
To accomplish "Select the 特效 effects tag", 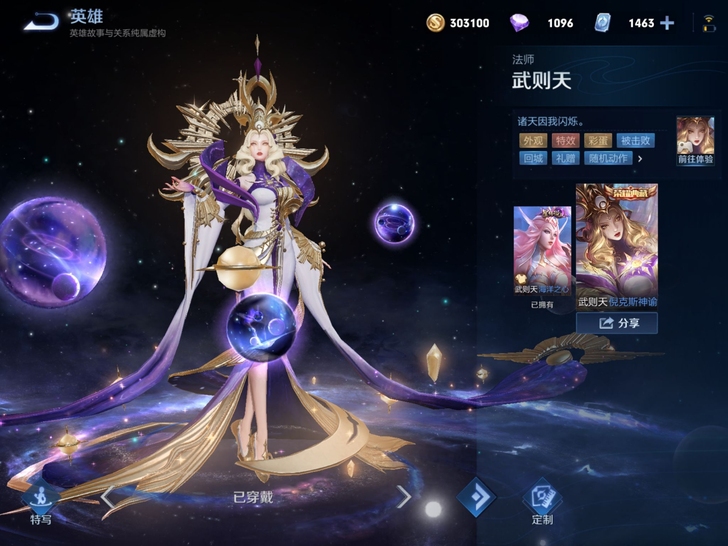I will coord(565,141).
